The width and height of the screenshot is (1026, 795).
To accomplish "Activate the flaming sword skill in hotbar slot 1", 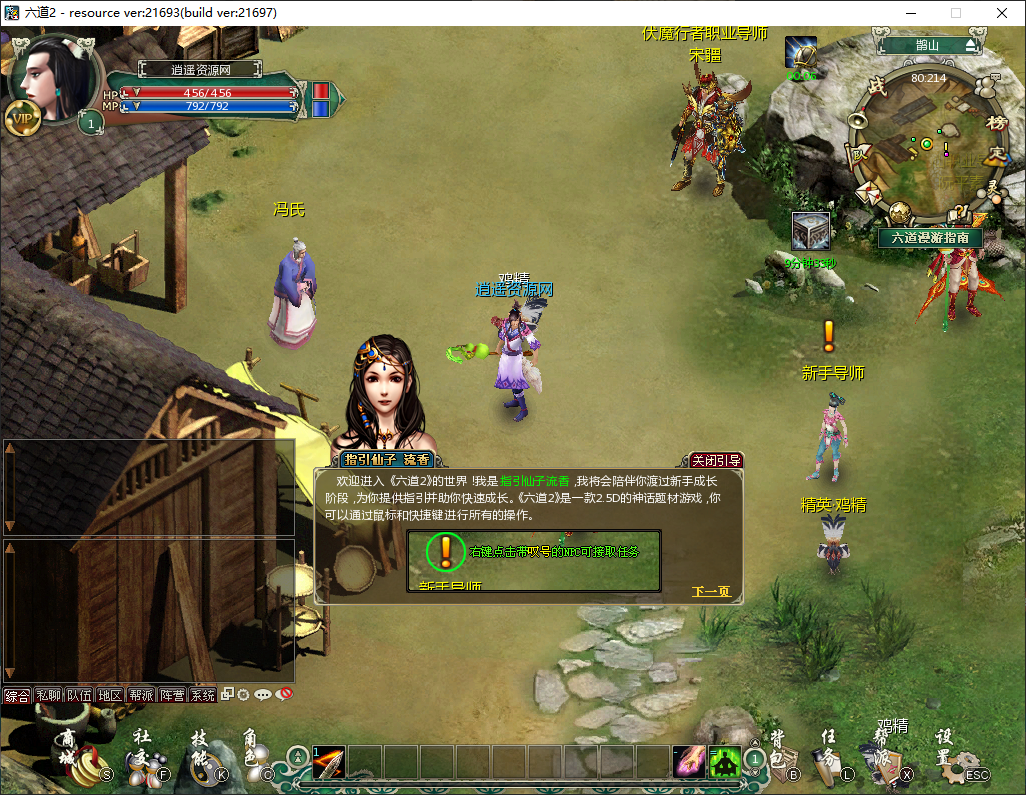I will [329, 763].
